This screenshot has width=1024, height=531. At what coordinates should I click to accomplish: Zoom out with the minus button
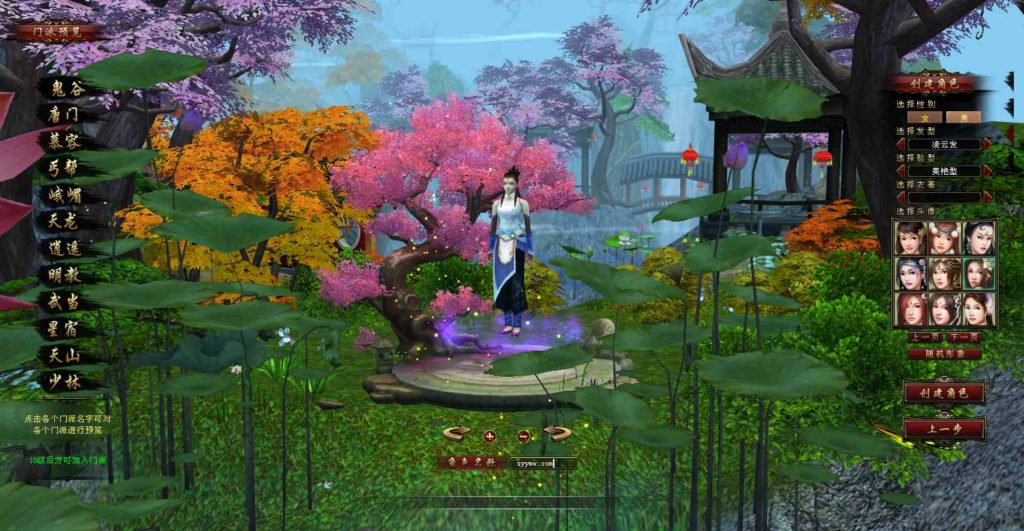pos(523,436)
